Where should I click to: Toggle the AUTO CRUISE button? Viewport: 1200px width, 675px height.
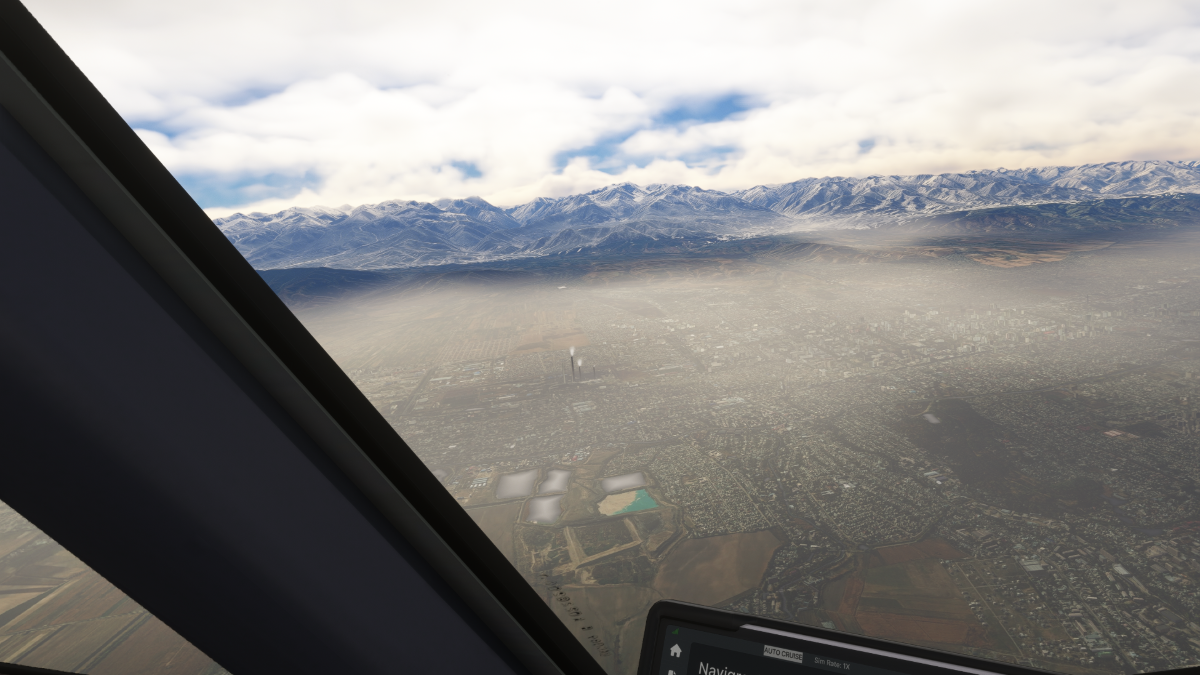click(782, 653)
